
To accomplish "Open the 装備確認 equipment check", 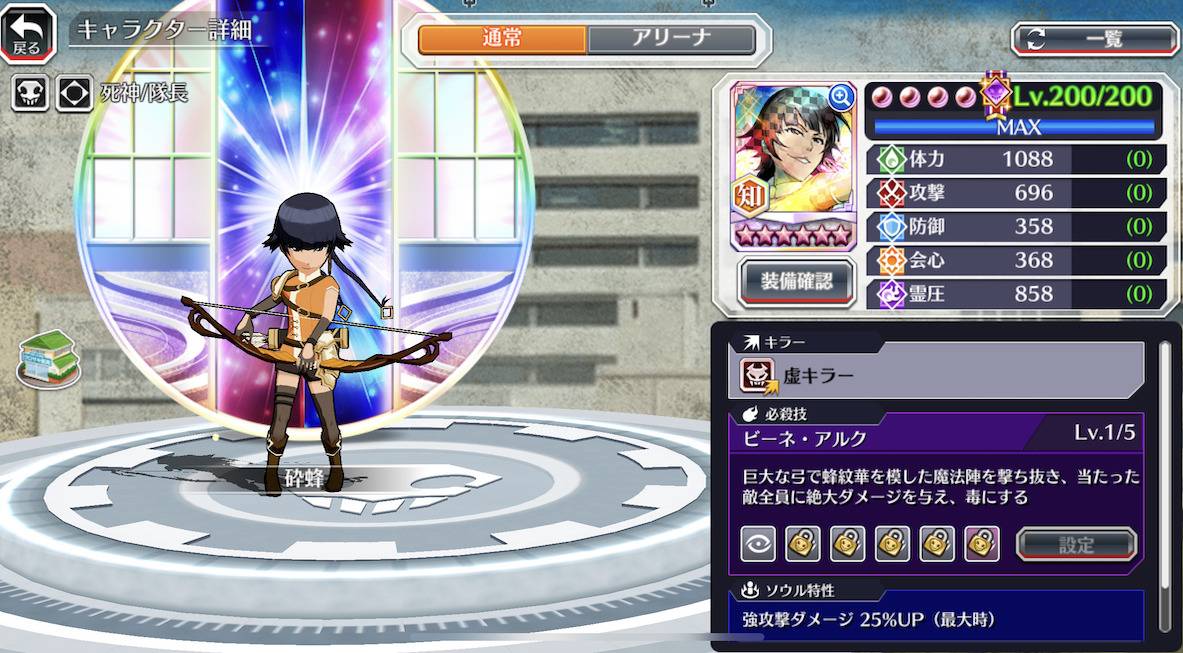I will [x=797, y=281].
